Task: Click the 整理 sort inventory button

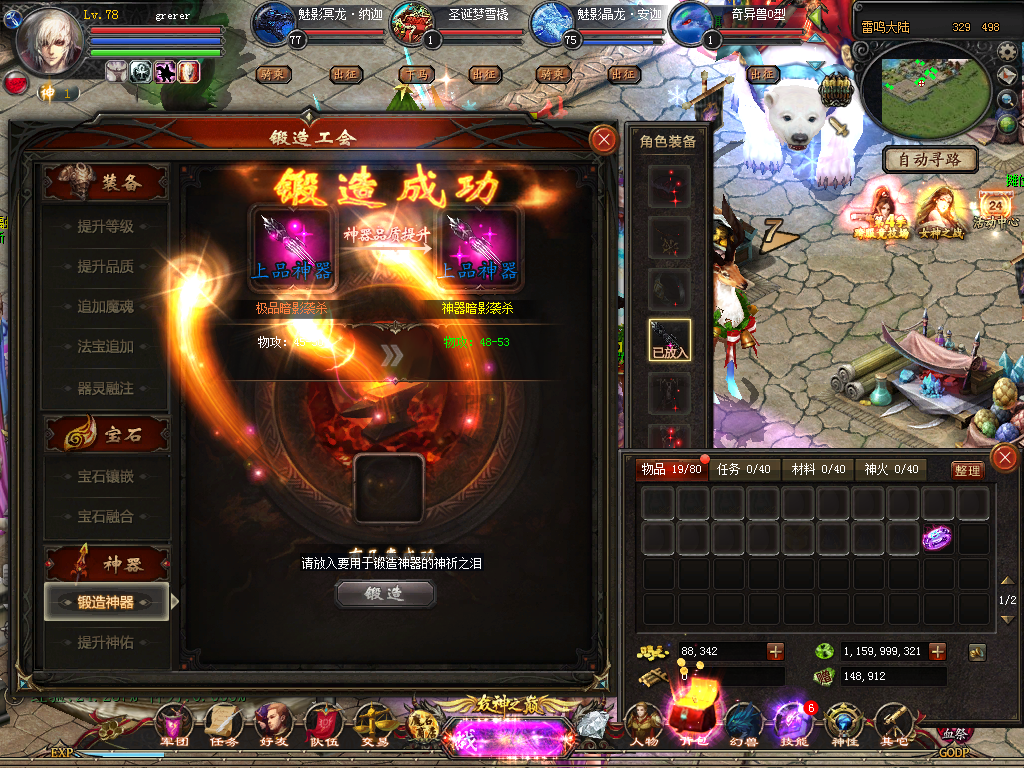Action: (x=967, y=471)
